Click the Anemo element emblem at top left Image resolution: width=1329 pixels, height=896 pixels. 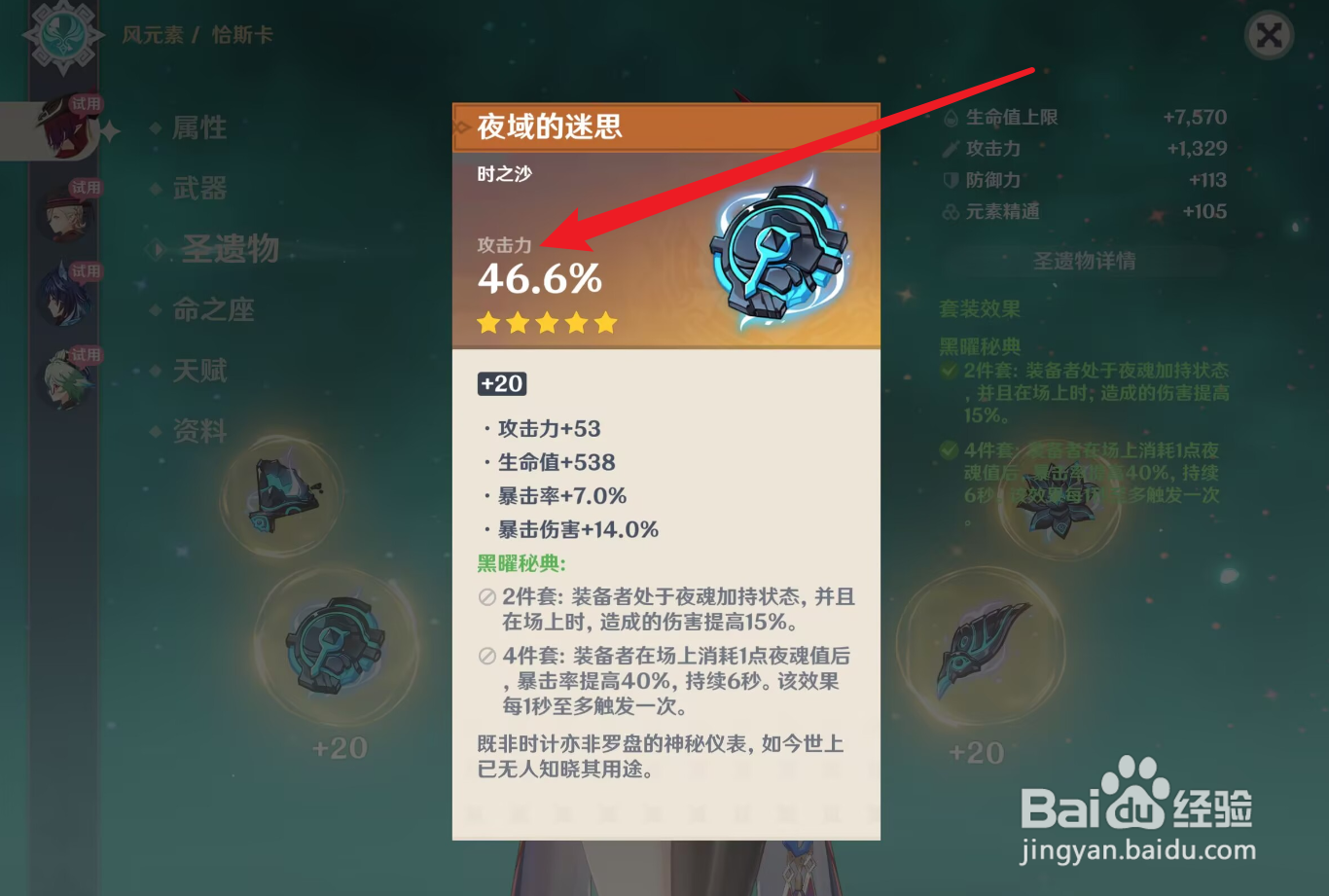(62, 32)
